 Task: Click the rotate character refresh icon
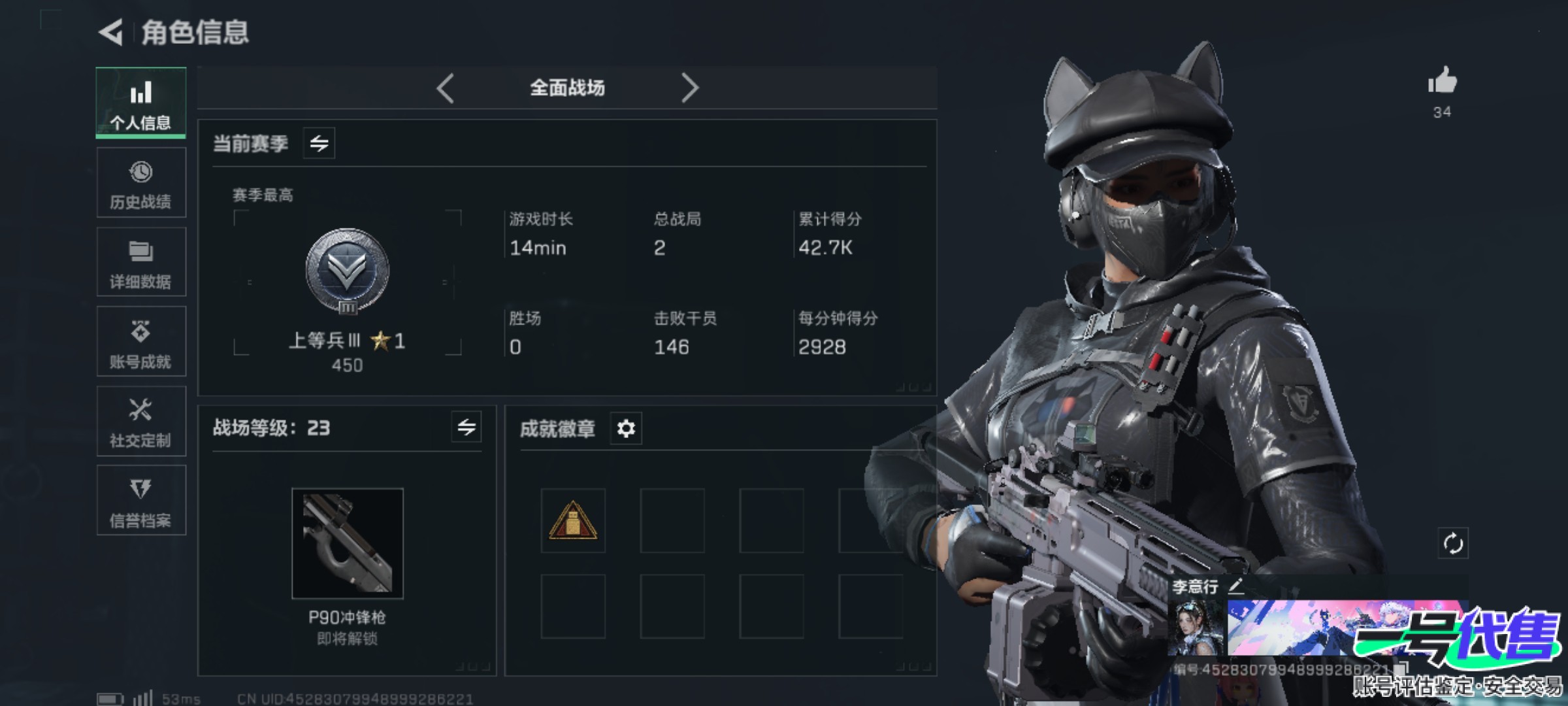pyautogui.click(x=1452, y=543)
